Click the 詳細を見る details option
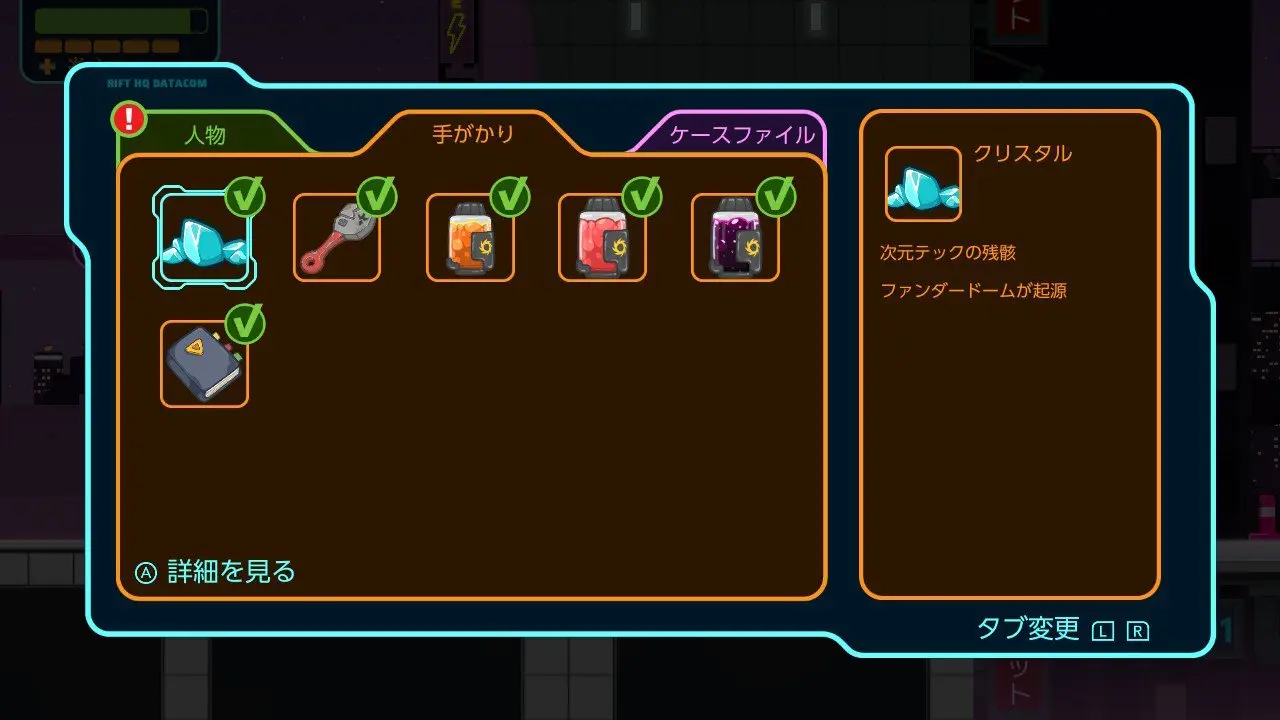 pos(217,572)
